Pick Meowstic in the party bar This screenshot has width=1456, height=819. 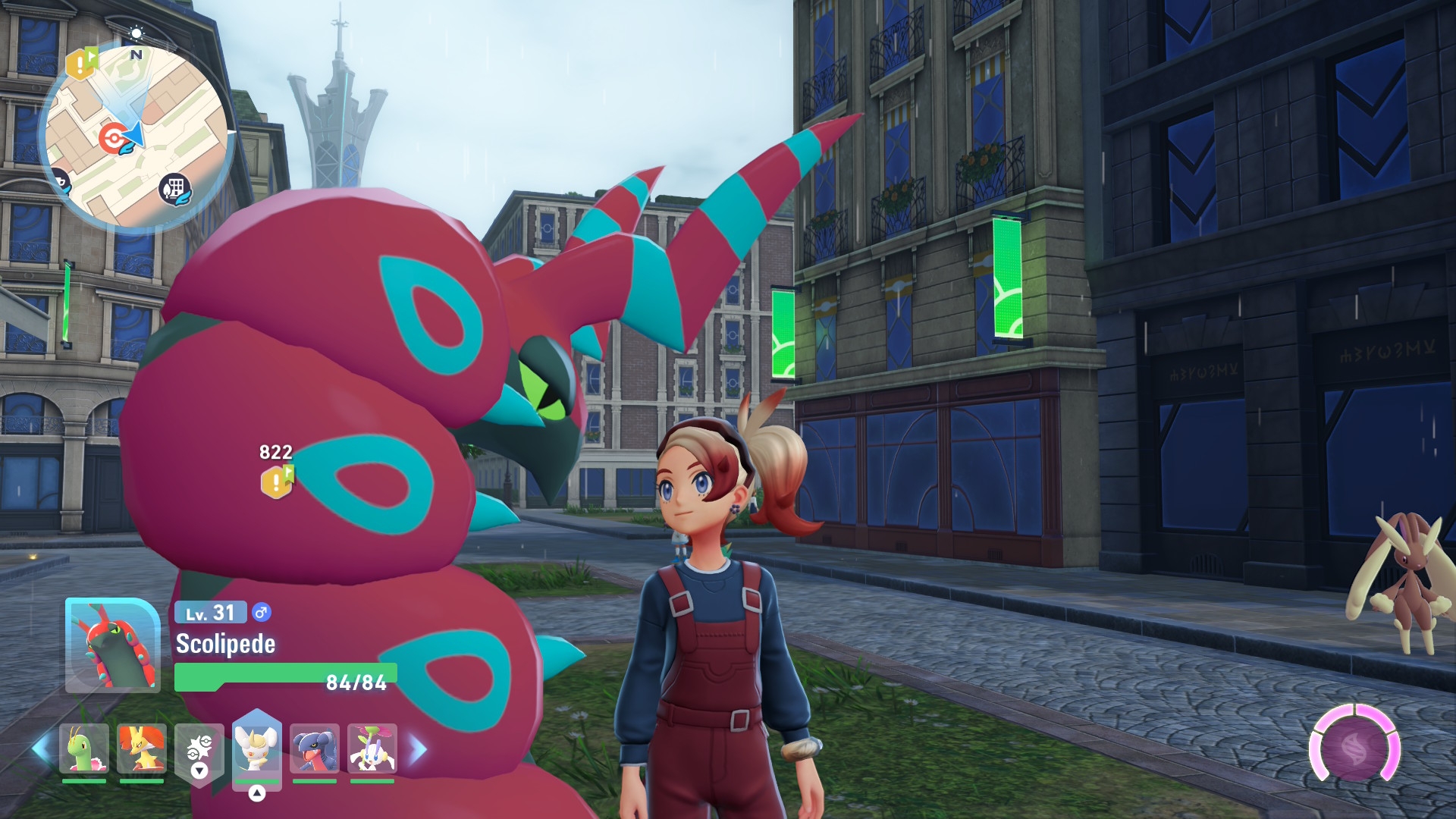click(x=256, y=748)
